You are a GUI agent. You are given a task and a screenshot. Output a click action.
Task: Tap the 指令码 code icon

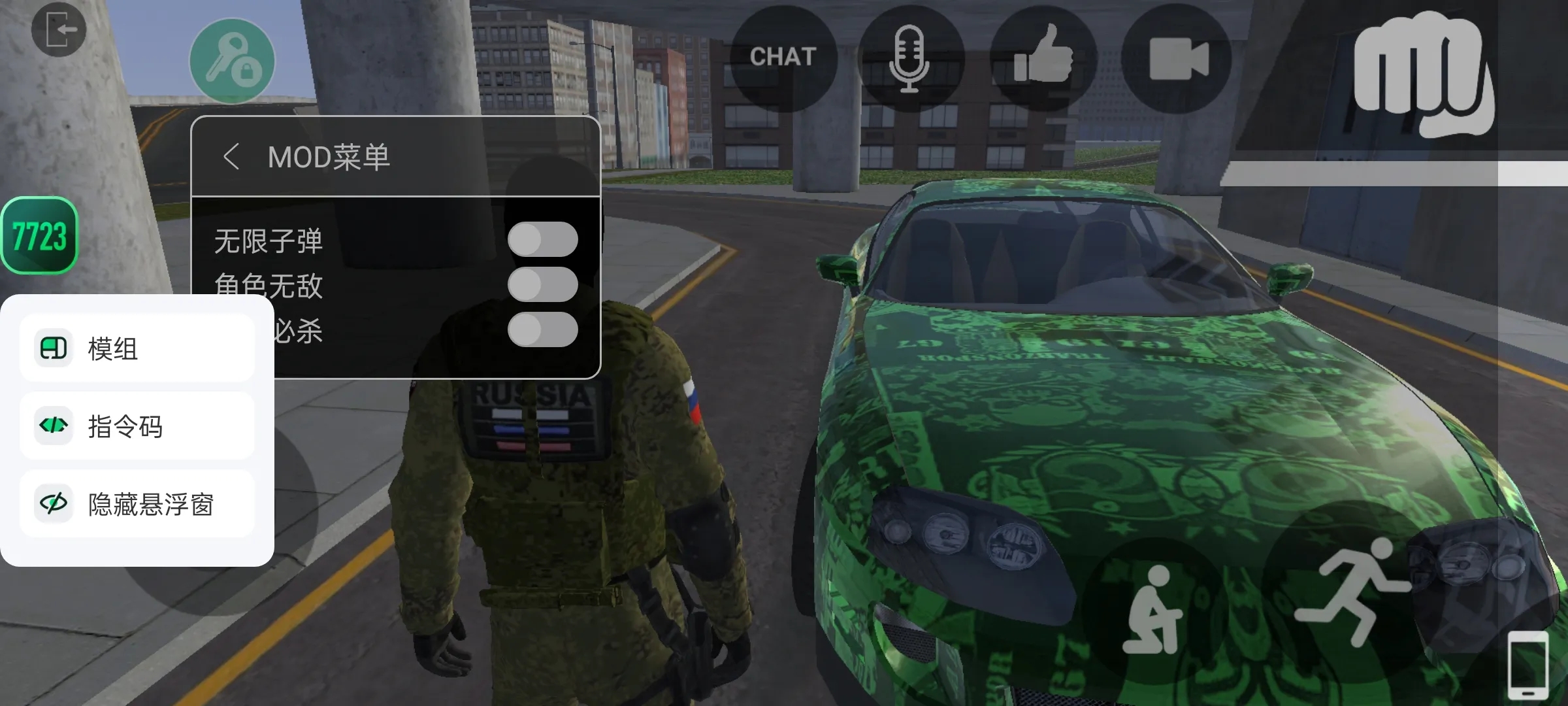(55, 426)
